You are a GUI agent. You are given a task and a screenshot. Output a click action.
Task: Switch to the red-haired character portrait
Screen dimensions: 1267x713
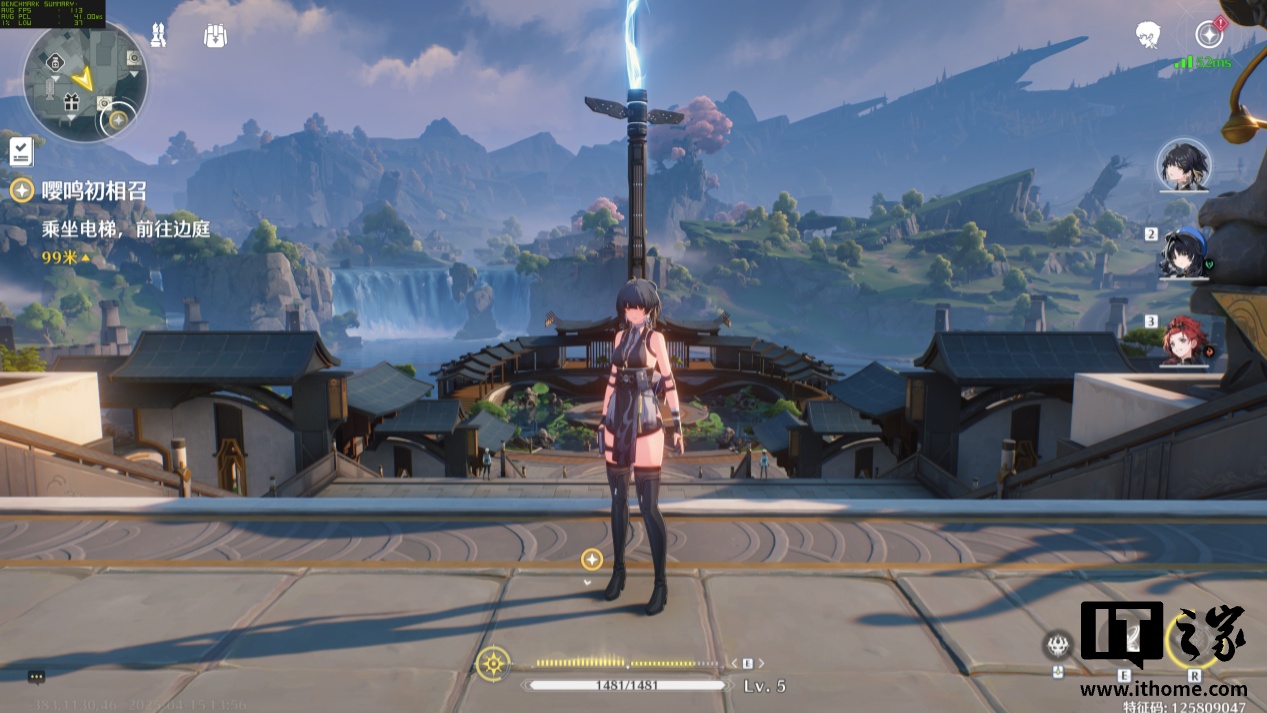click(x=1185, y=342)
